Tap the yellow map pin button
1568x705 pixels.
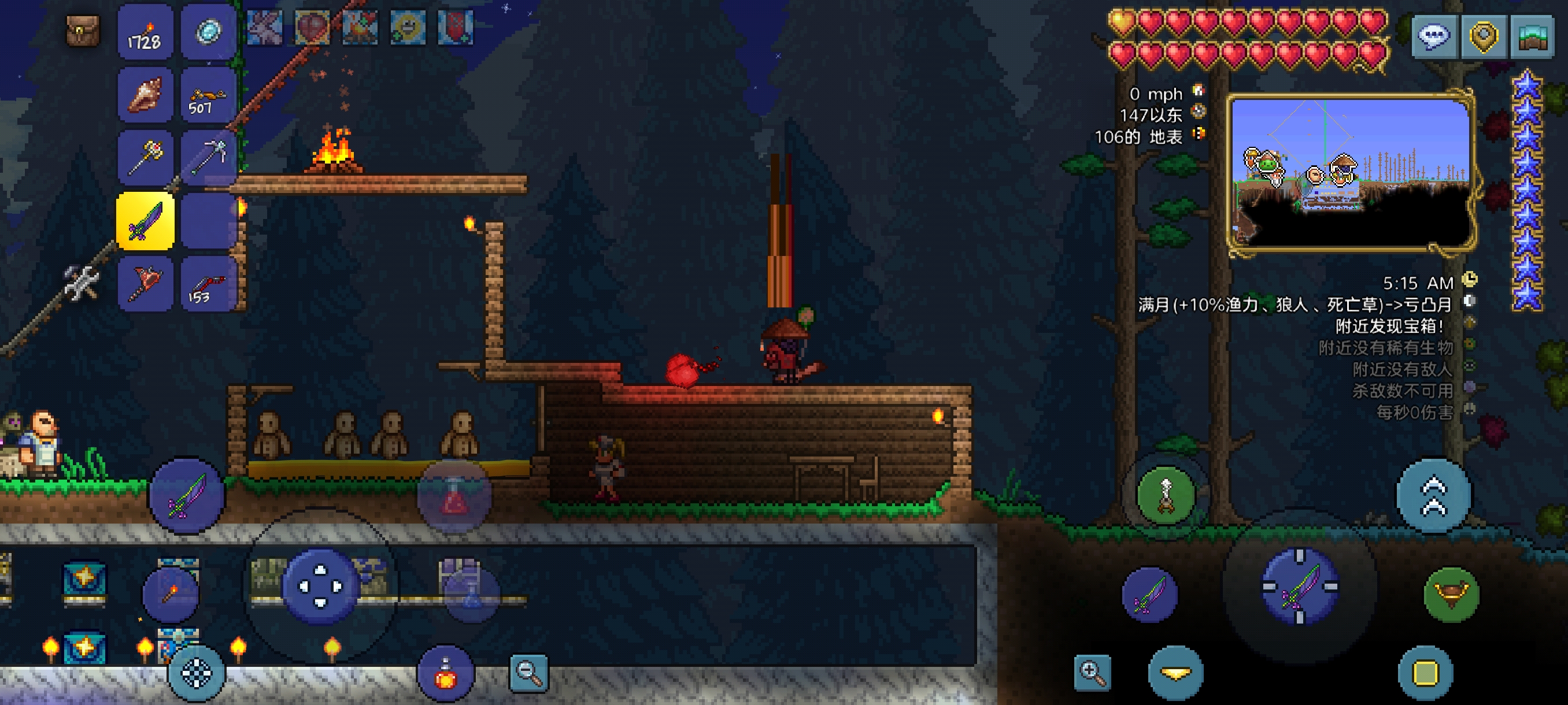tap(1484, 36)
